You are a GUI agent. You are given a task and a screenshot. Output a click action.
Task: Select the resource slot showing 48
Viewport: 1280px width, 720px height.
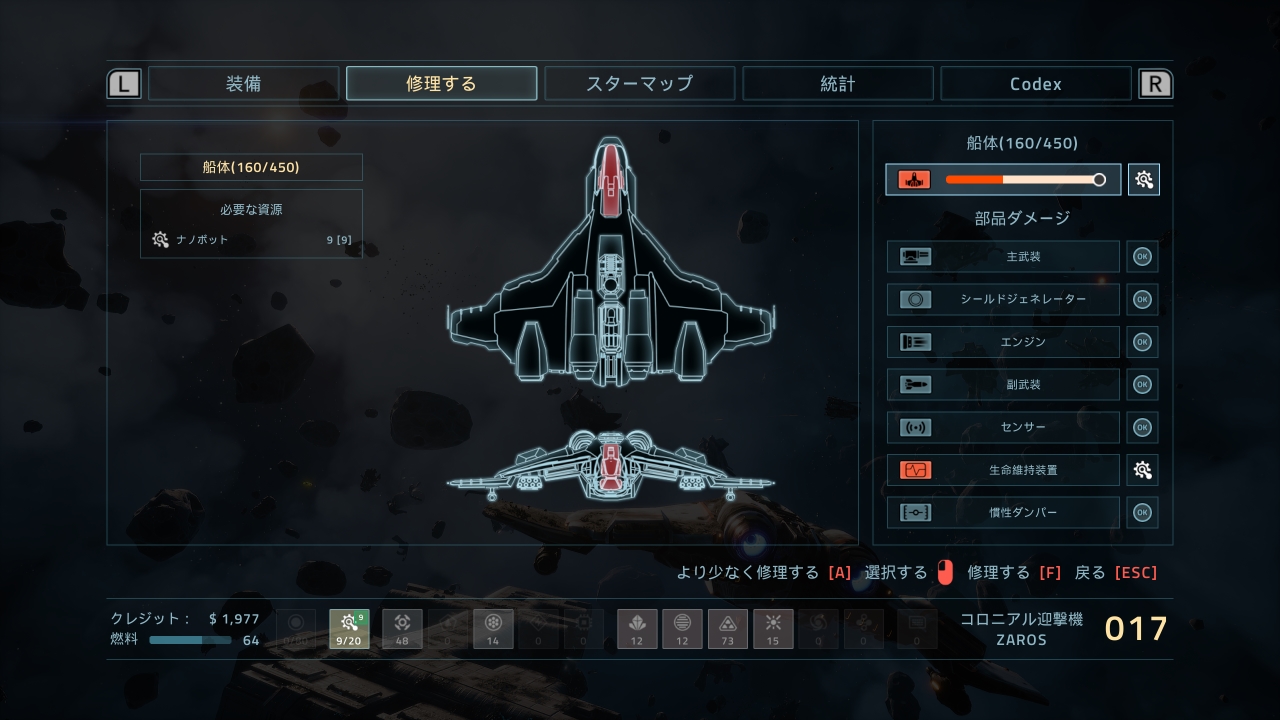402,629
